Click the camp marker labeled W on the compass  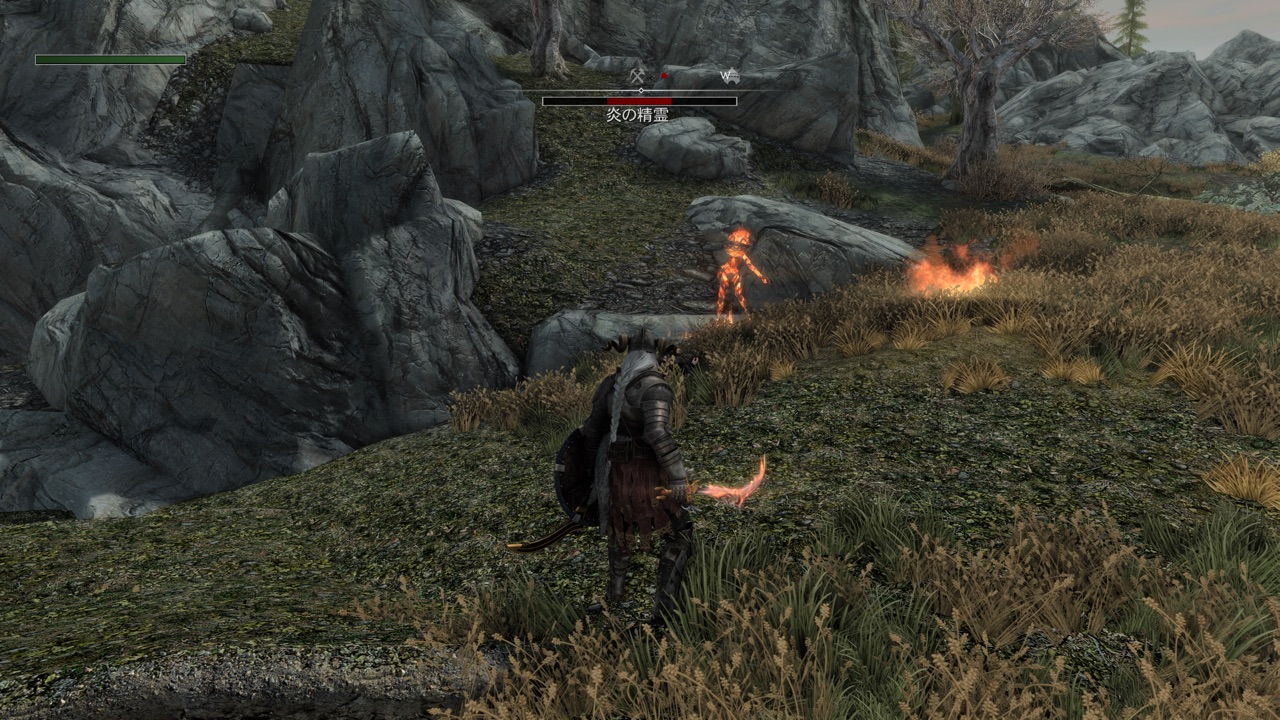[732, 76]
